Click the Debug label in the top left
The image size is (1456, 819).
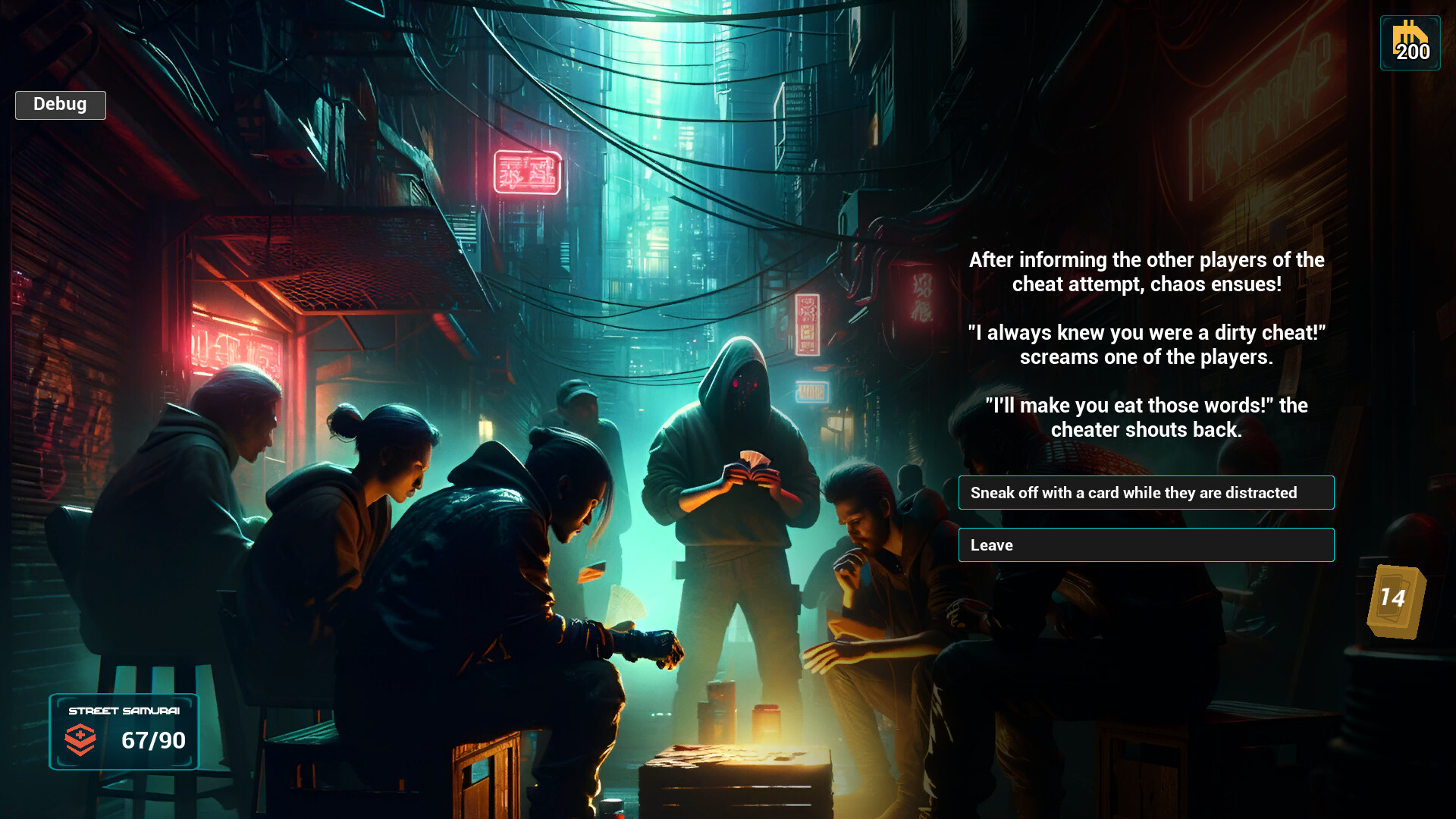[60, 105]
